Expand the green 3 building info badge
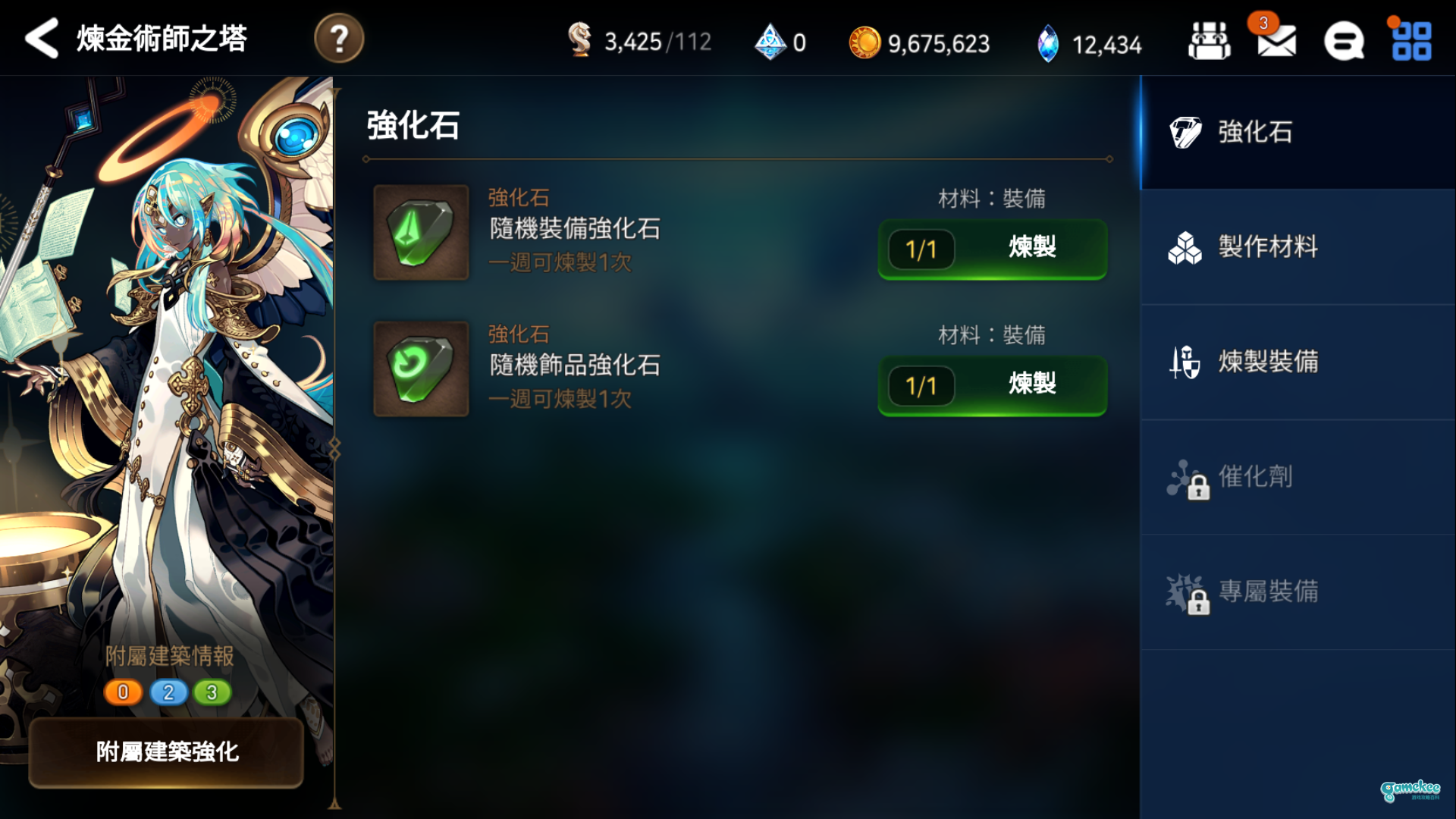The image size is (1456, 819). click(x=213, y=692)
